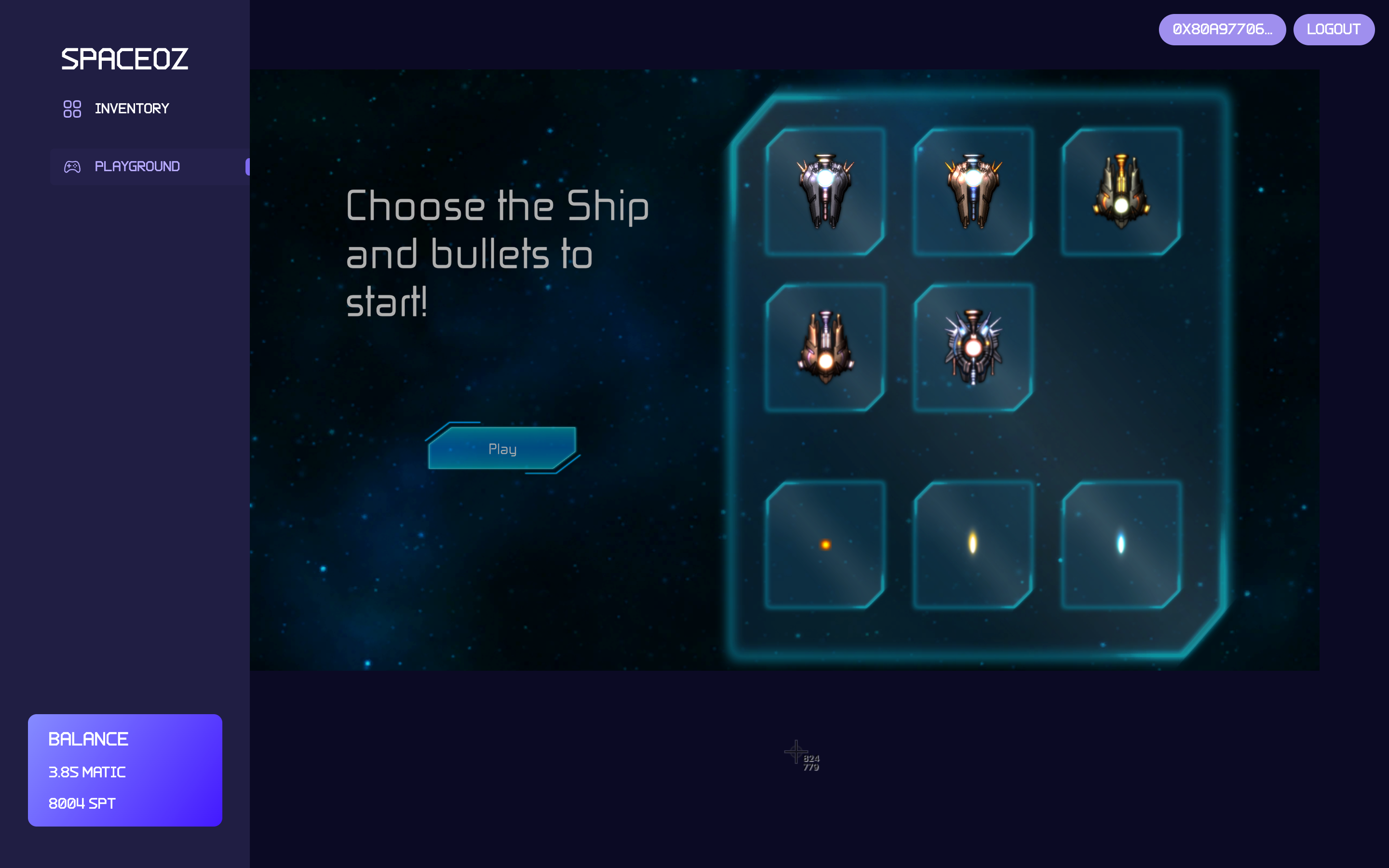Start the game with the Play button
The height and width of the screenshot is (868, 1389).
(502, 448)
